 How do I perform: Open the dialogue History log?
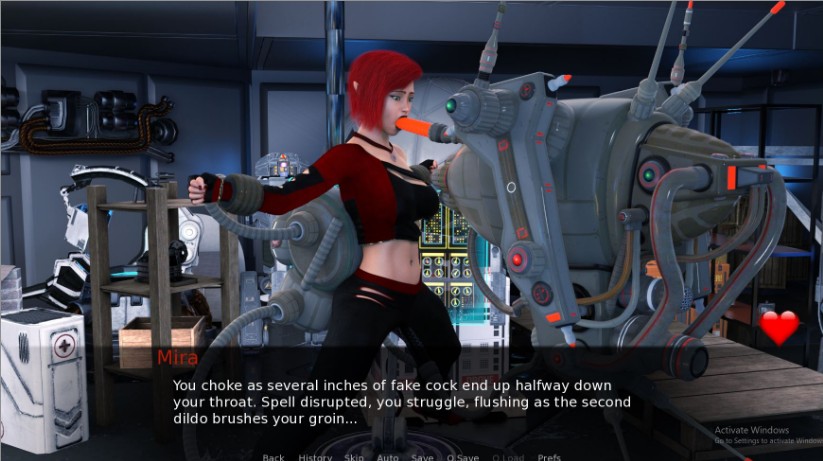click(x=315, y=457)
